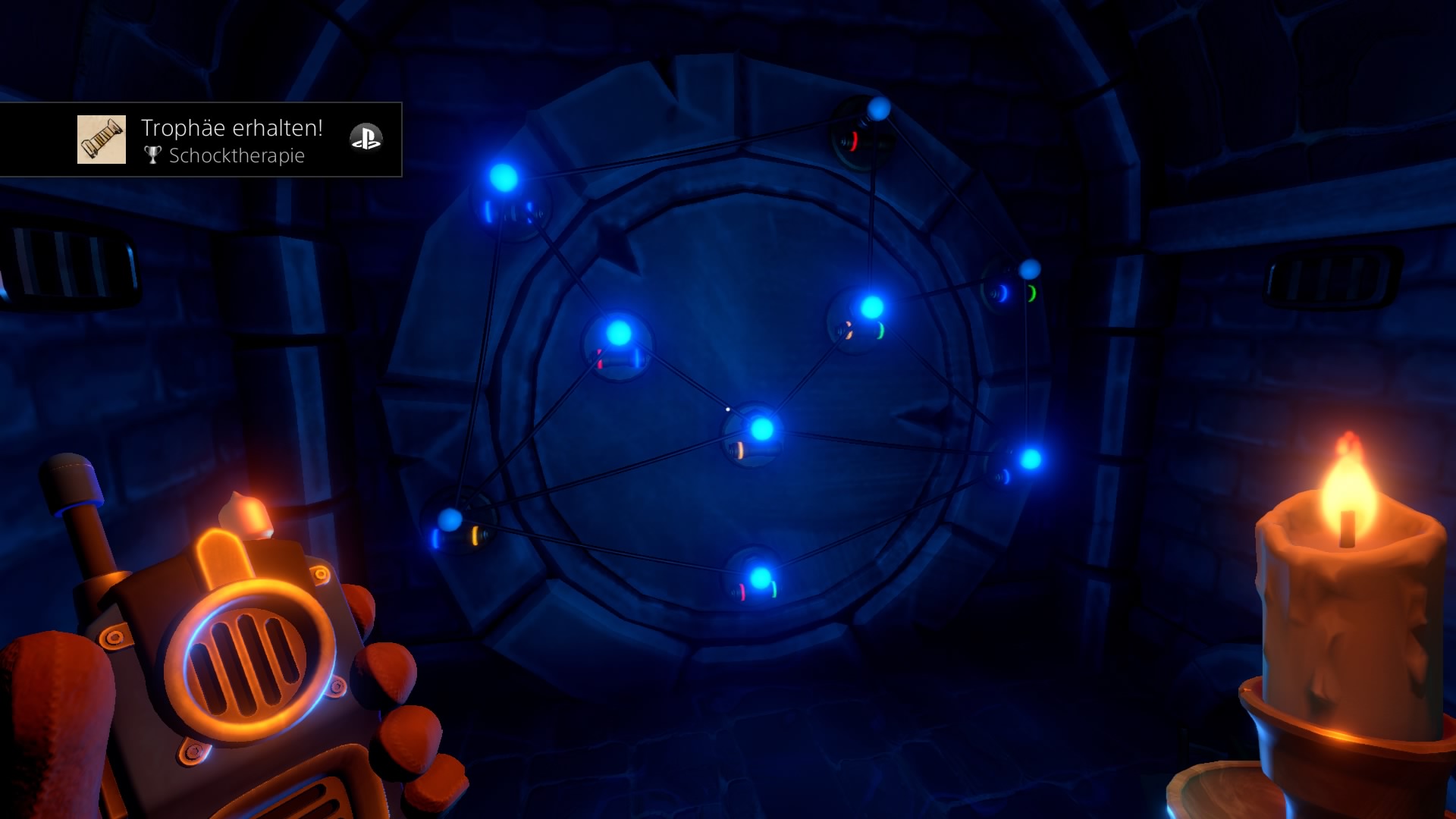Viewport: 1456px width, 819px height.
Task: Open the Schocktherapie trophy notification
Action: pyautogui.click(x=232, y=141)
